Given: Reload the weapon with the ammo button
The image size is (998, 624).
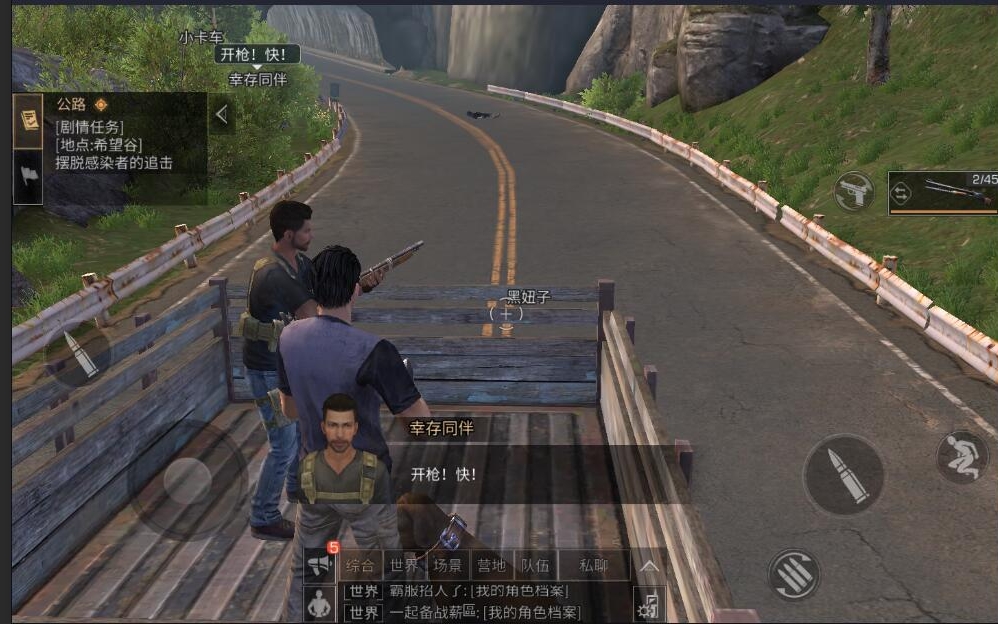Looking at the screenshot, I should [794, 574].
